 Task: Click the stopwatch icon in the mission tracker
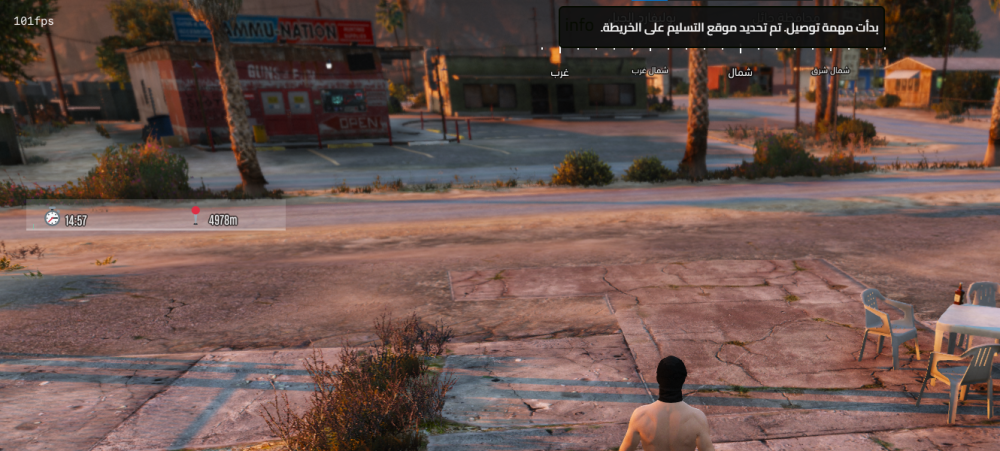52,217
